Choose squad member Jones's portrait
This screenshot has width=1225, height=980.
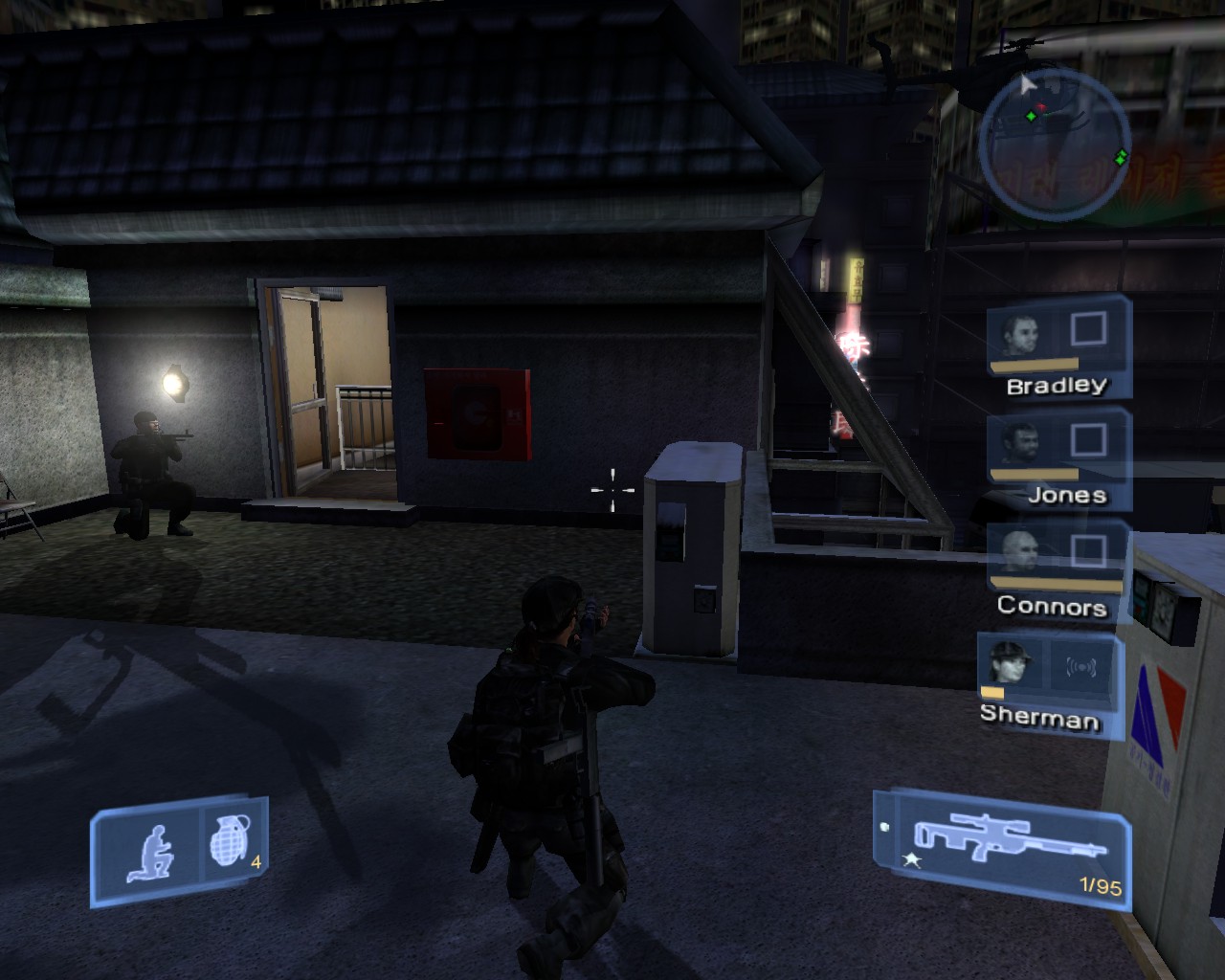1020,444
